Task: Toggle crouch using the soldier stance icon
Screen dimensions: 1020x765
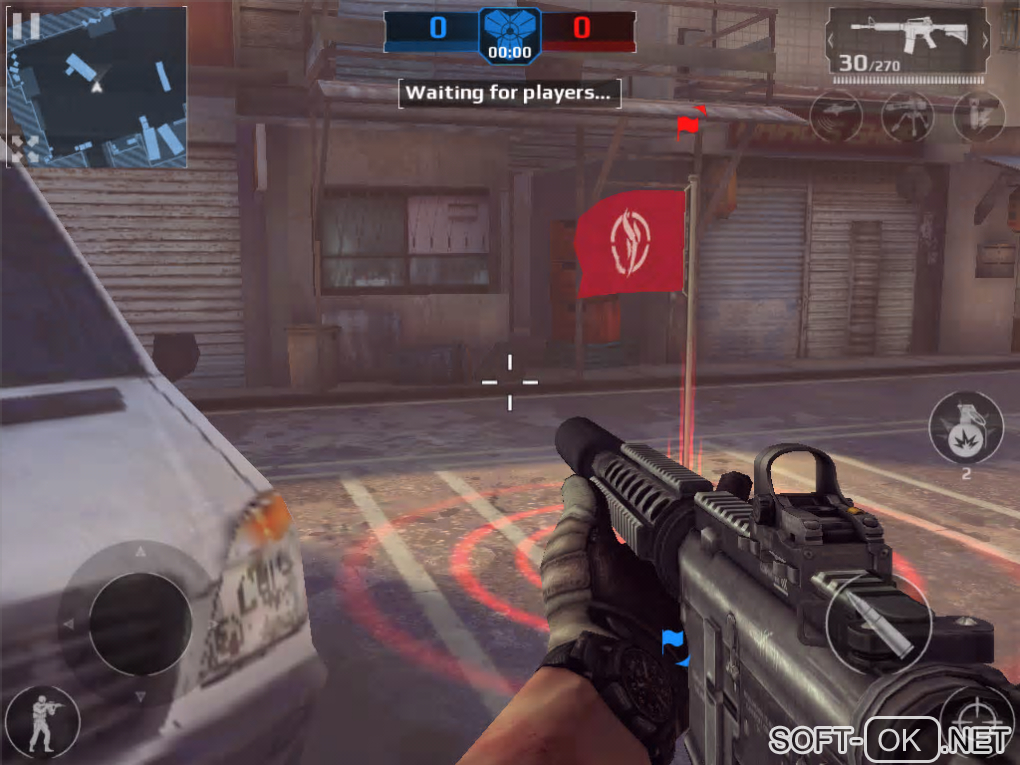Action: coord(41,722)
